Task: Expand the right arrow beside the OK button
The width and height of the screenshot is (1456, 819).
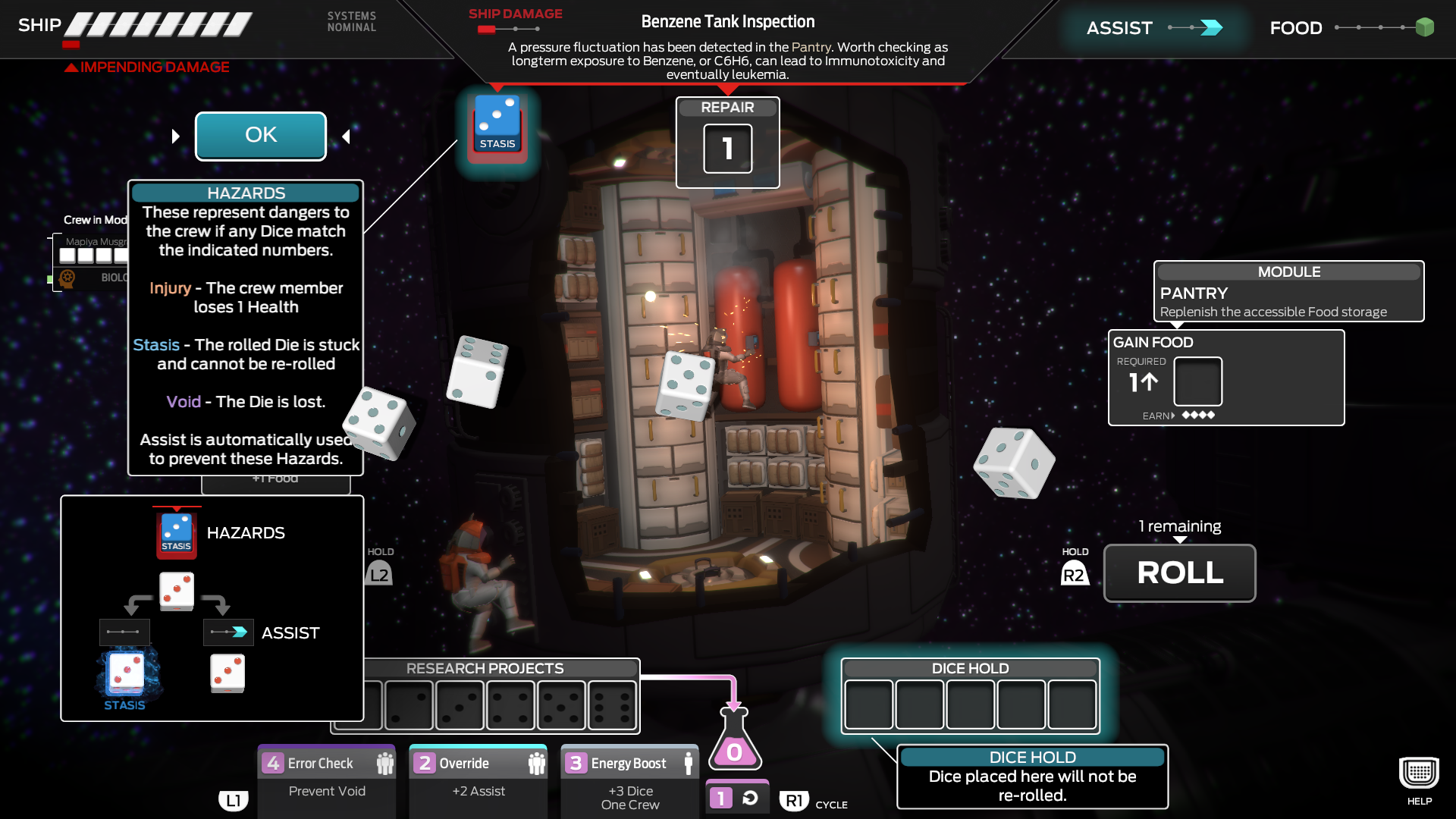Action: [x=346, y=136]
